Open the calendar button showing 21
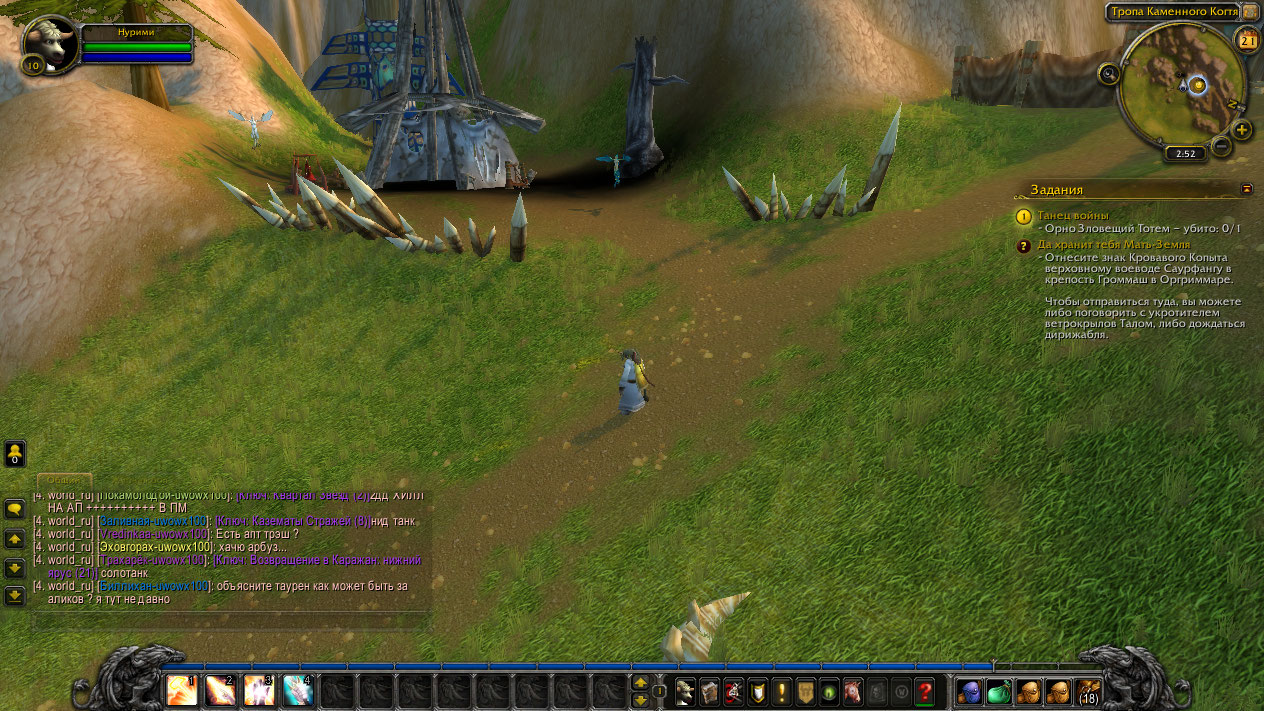Viewport: 1264px width, 711px height. [x=1247, y=40]
